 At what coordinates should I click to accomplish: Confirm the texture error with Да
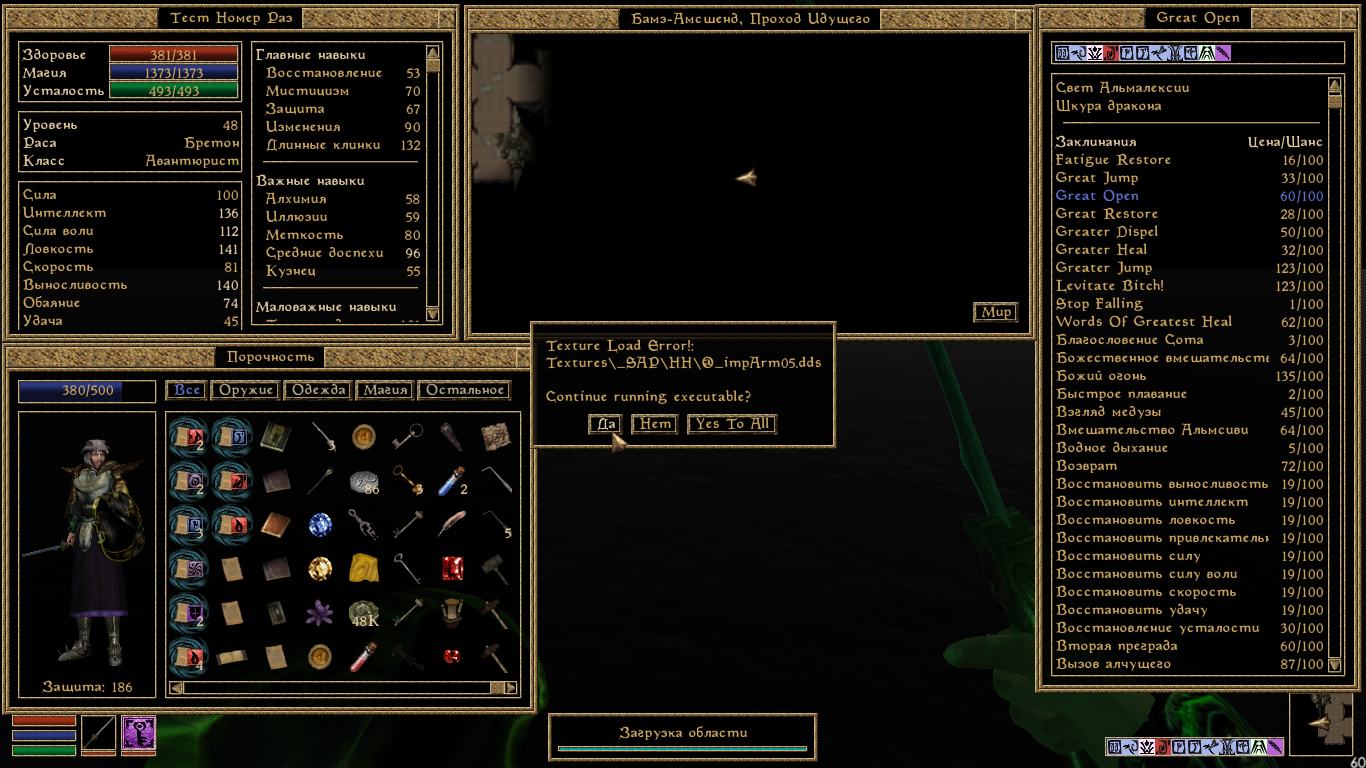(605, 424)
